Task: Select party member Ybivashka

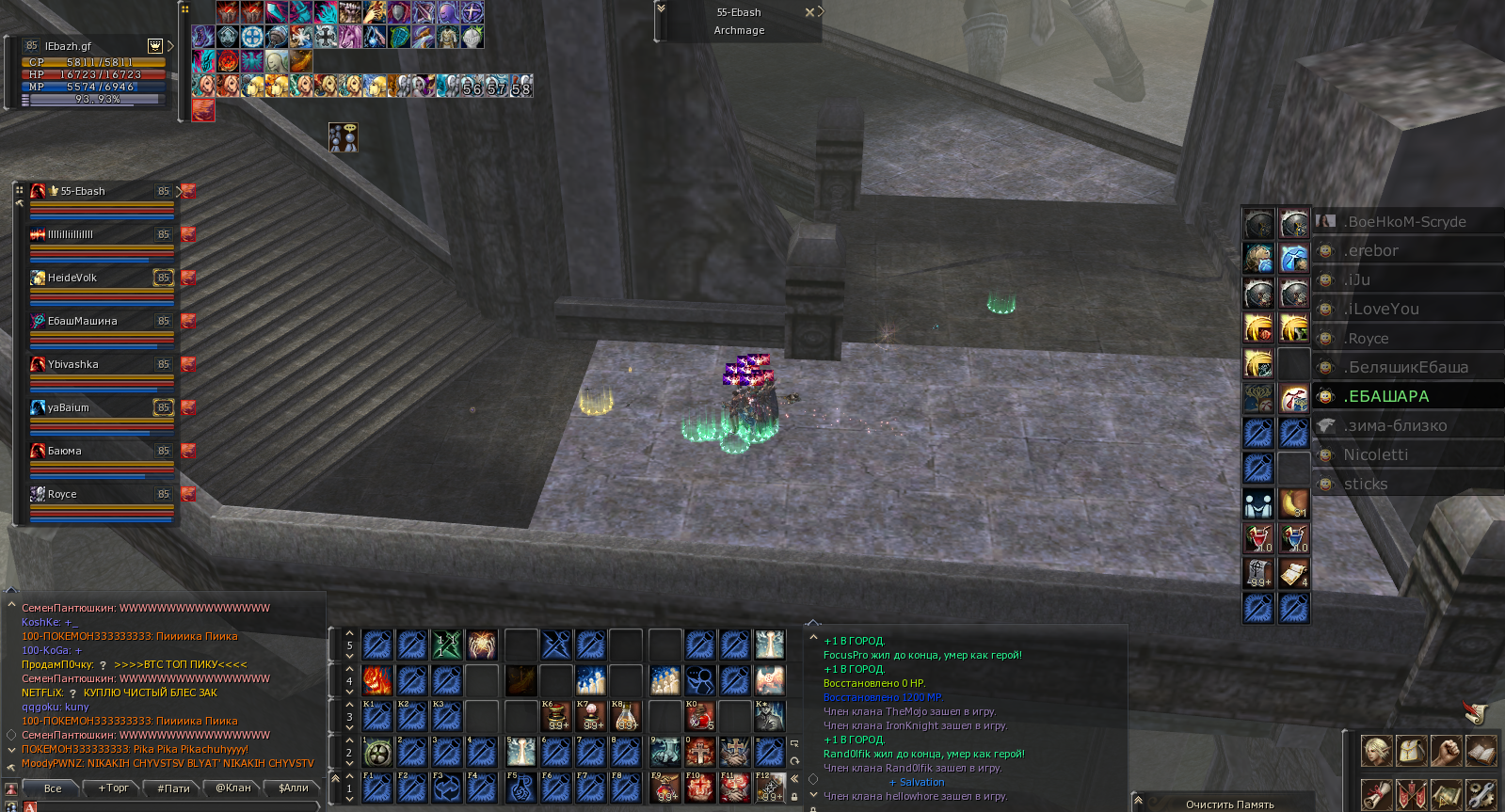Action: click(73, 365)
